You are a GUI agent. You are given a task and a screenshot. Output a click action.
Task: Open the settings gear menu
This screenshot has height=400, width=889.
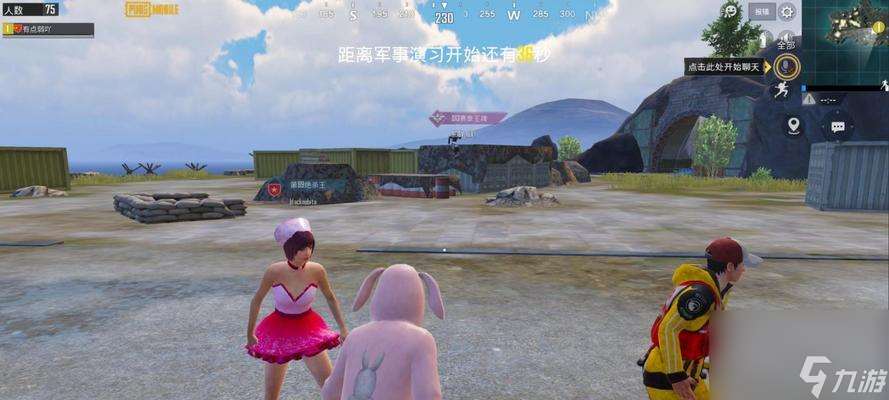click(x=787, y=12)
